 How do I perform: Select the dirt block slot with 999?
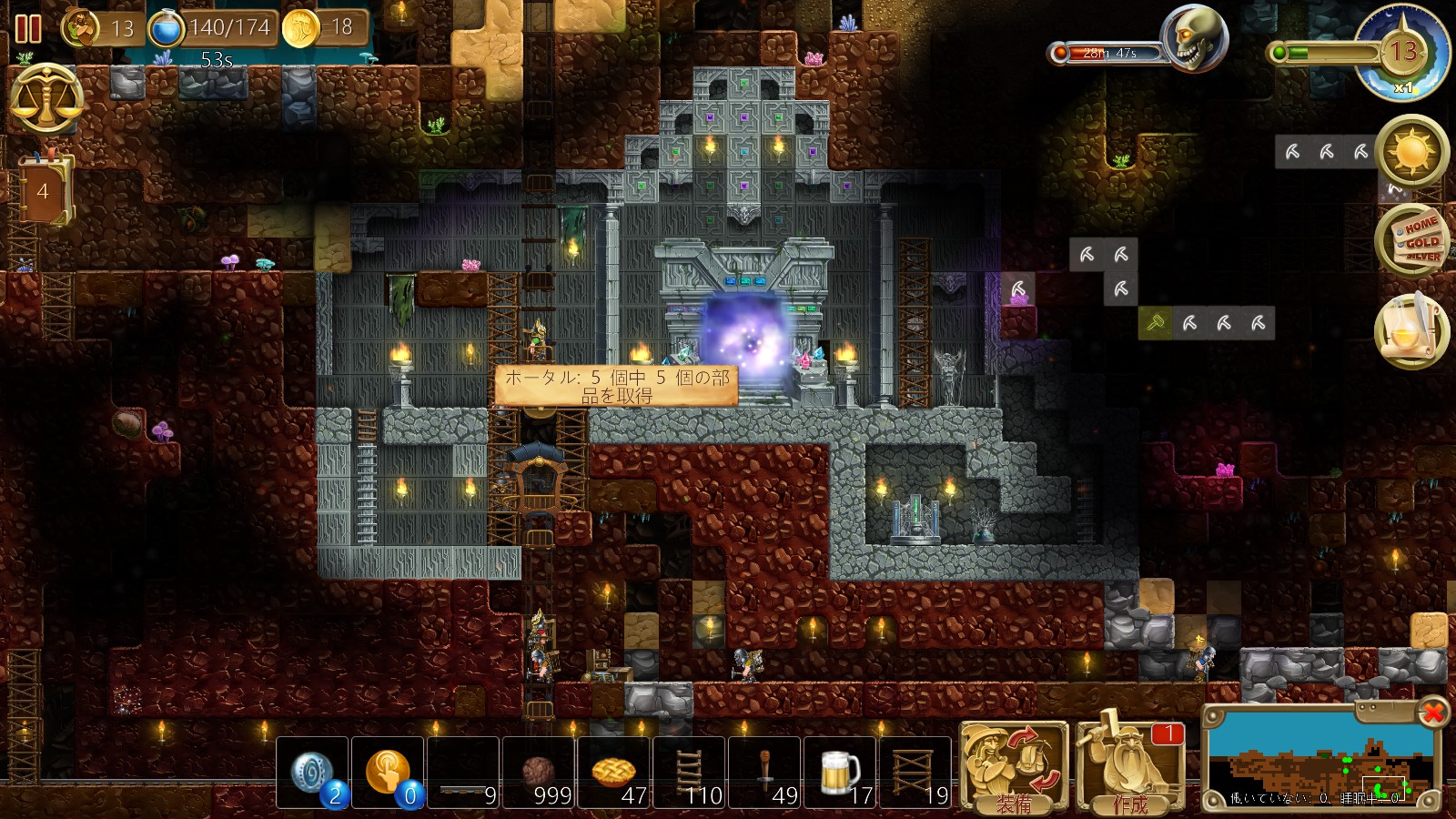(x=539, y=773)
